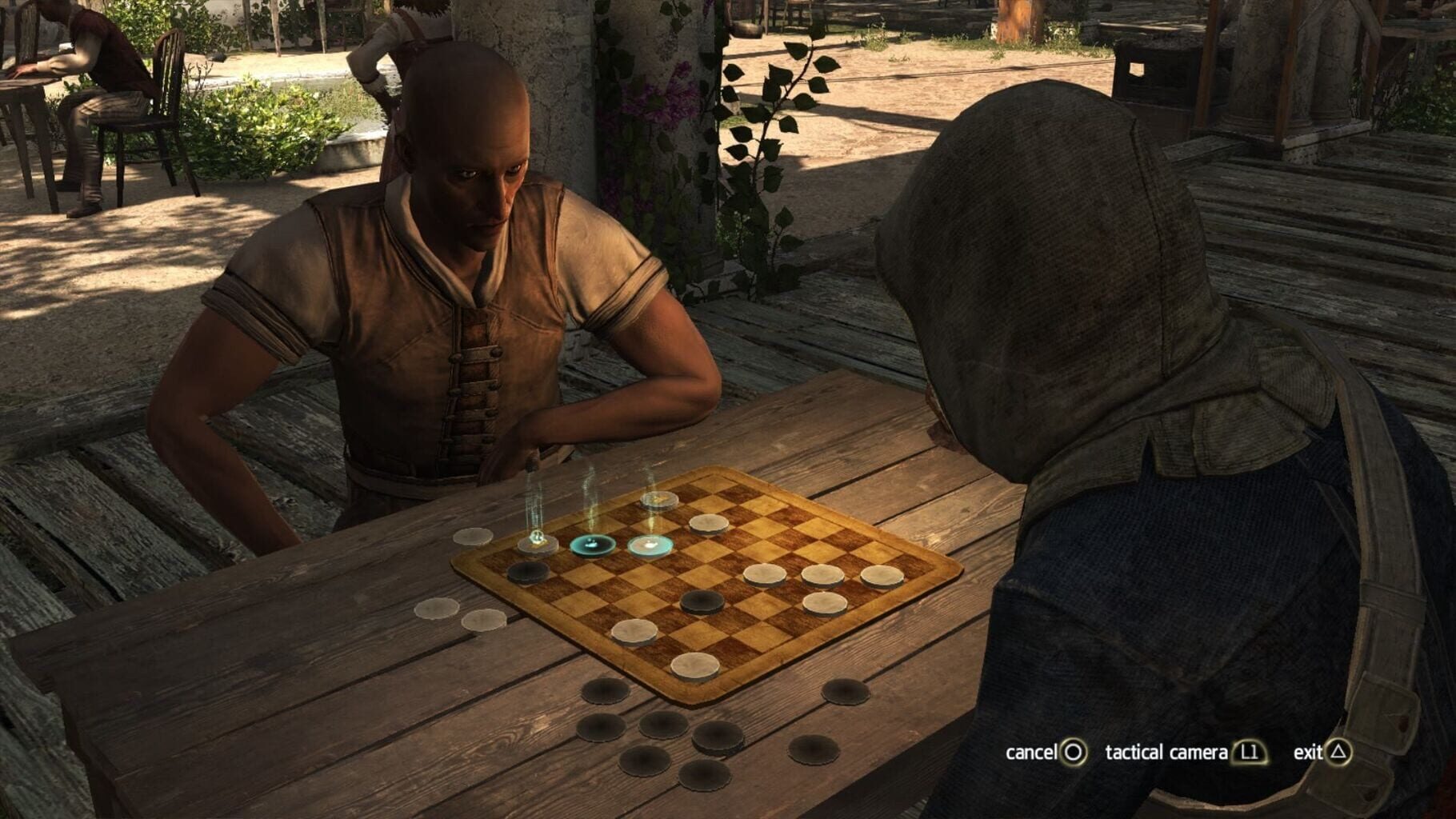Select the black checker in the board's center
This screenshot has width=1456, height=819.
click(701, 605)
